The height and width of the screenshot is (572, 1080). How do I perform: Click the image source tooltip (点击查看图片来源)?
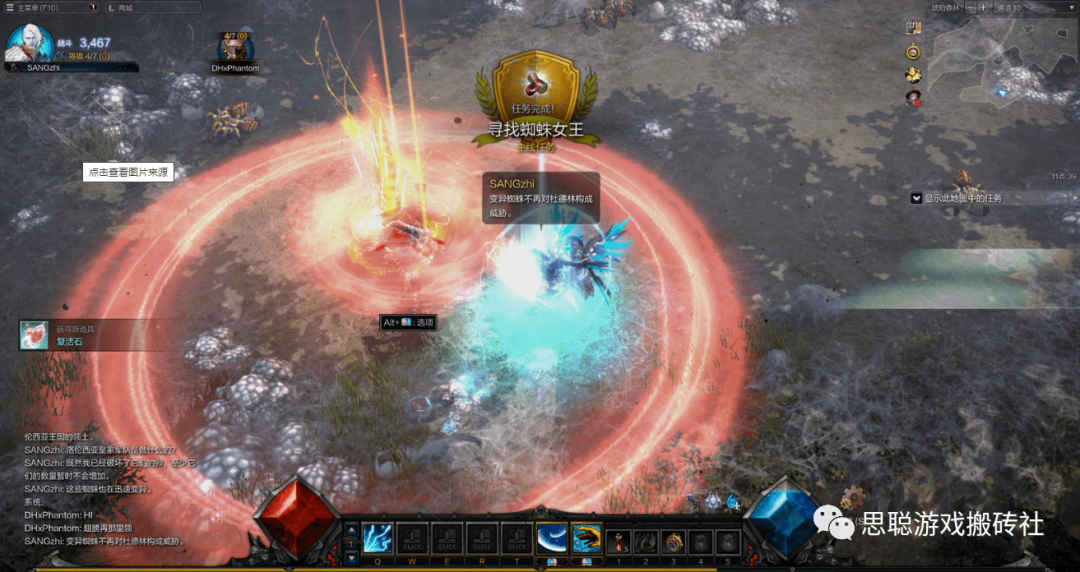coord(128,172)
